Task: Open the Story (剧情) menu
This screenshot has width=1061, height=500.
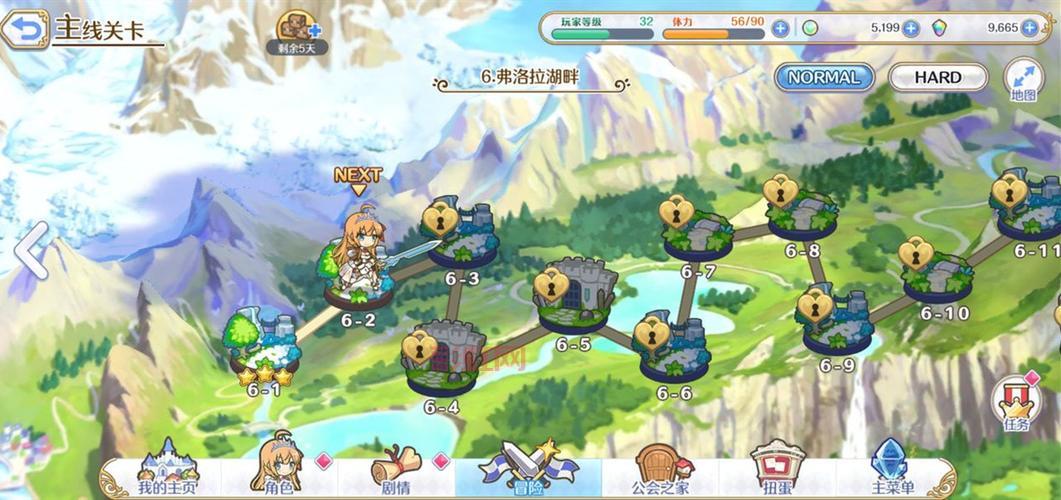Action: (x=394, y=470)
